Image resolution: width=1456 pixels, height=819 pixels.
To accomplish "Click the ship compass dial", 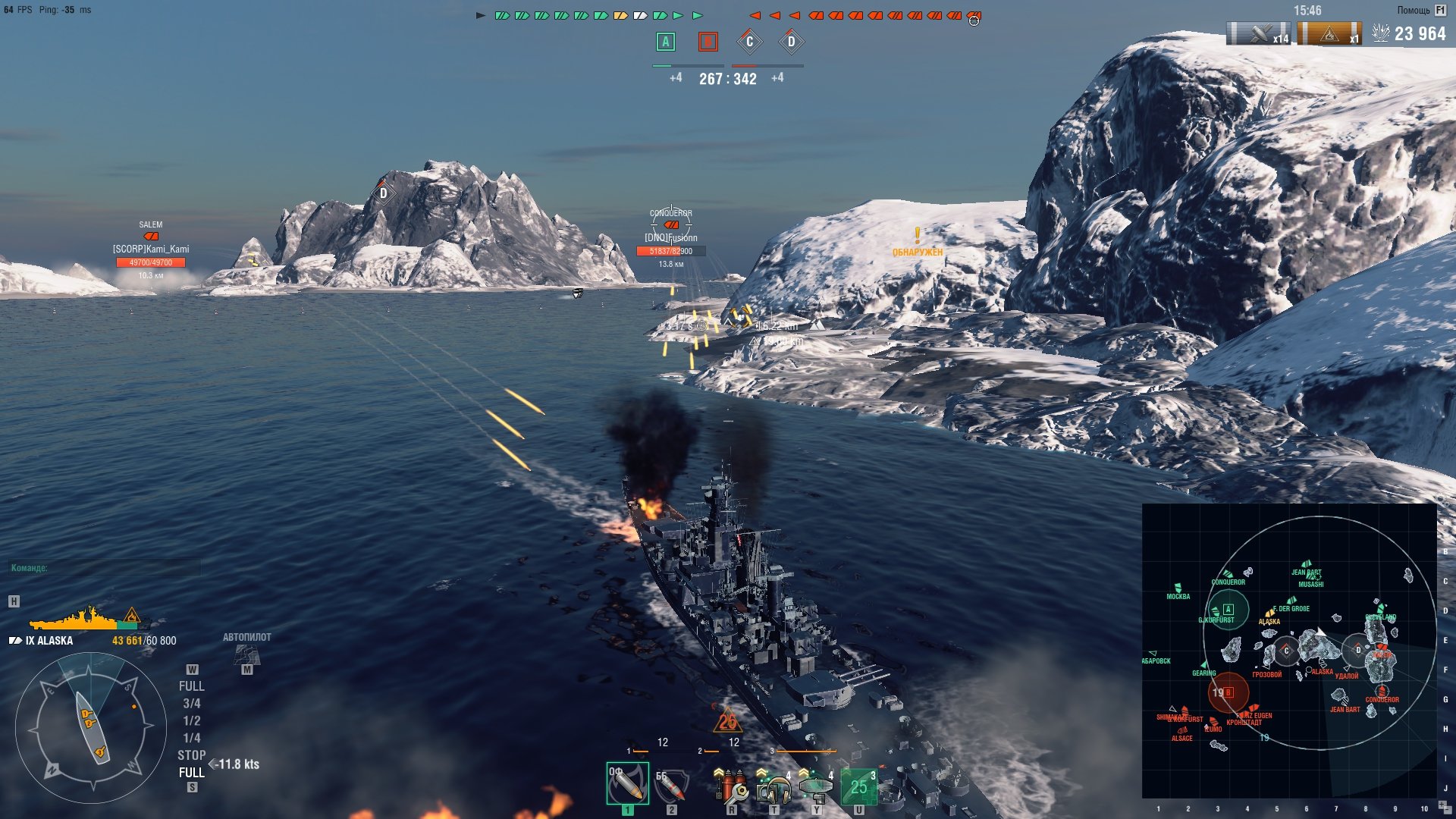I will (x=91, y=728).
